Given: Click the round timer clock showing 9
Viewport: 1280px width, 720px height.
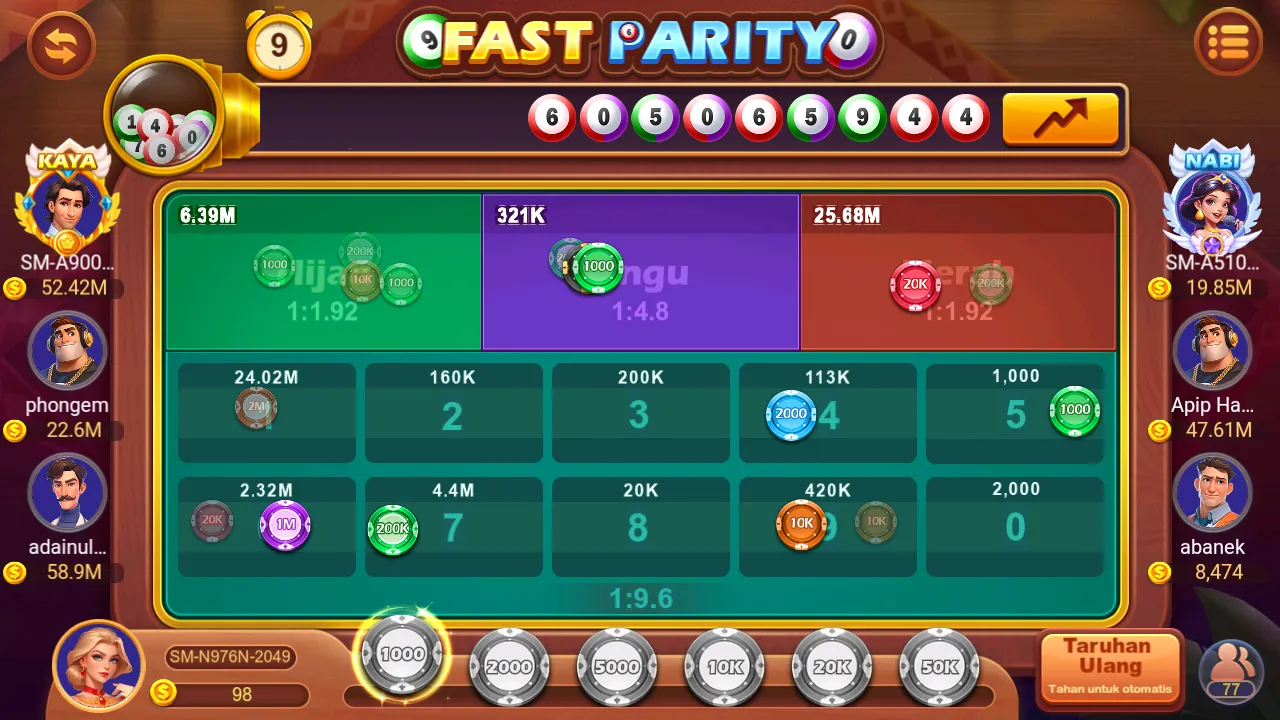Looking at the screenshot, I should (x=279, y=45).
